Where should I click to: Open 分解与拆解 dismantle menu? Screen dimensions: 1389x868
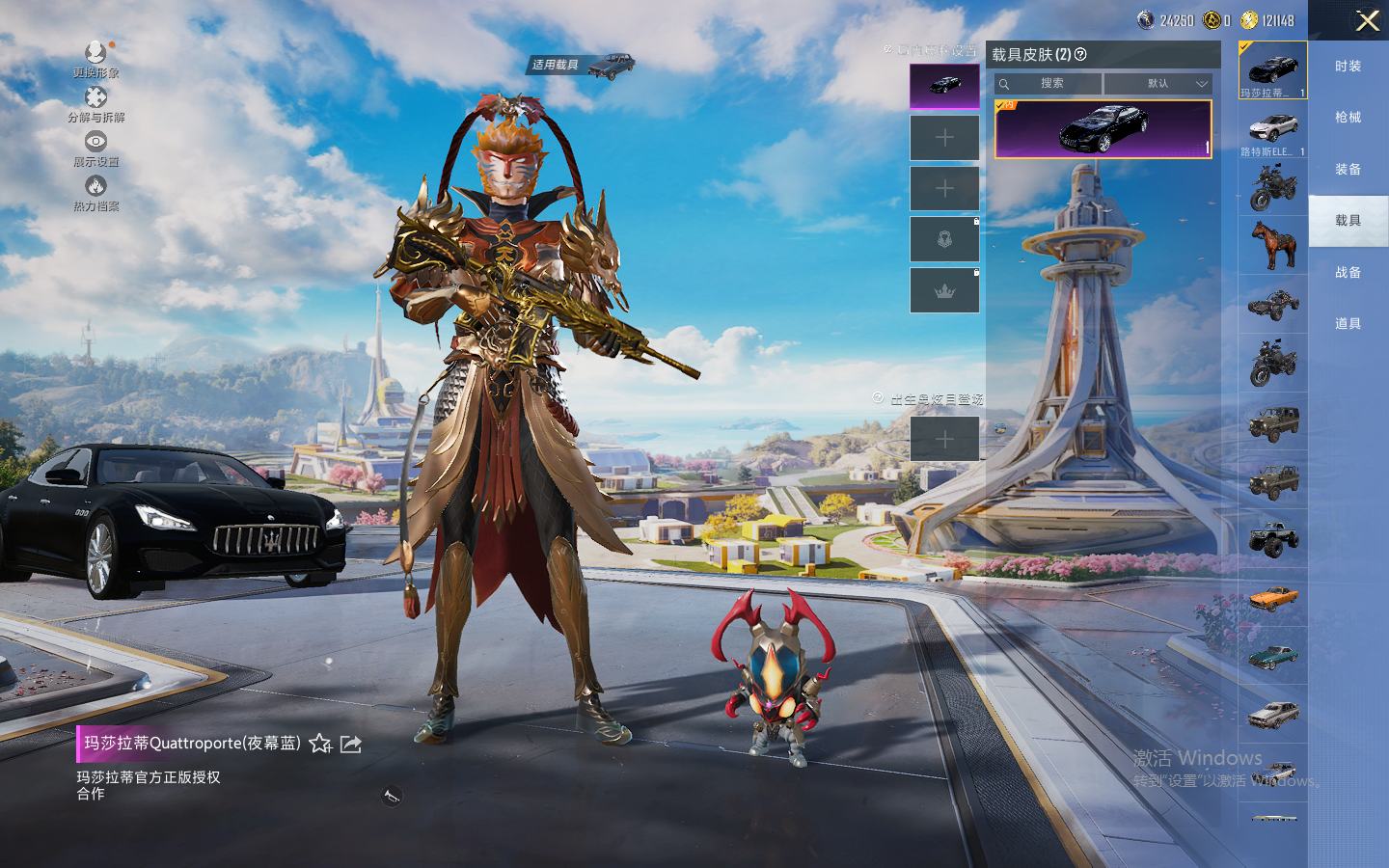(95, 102)
